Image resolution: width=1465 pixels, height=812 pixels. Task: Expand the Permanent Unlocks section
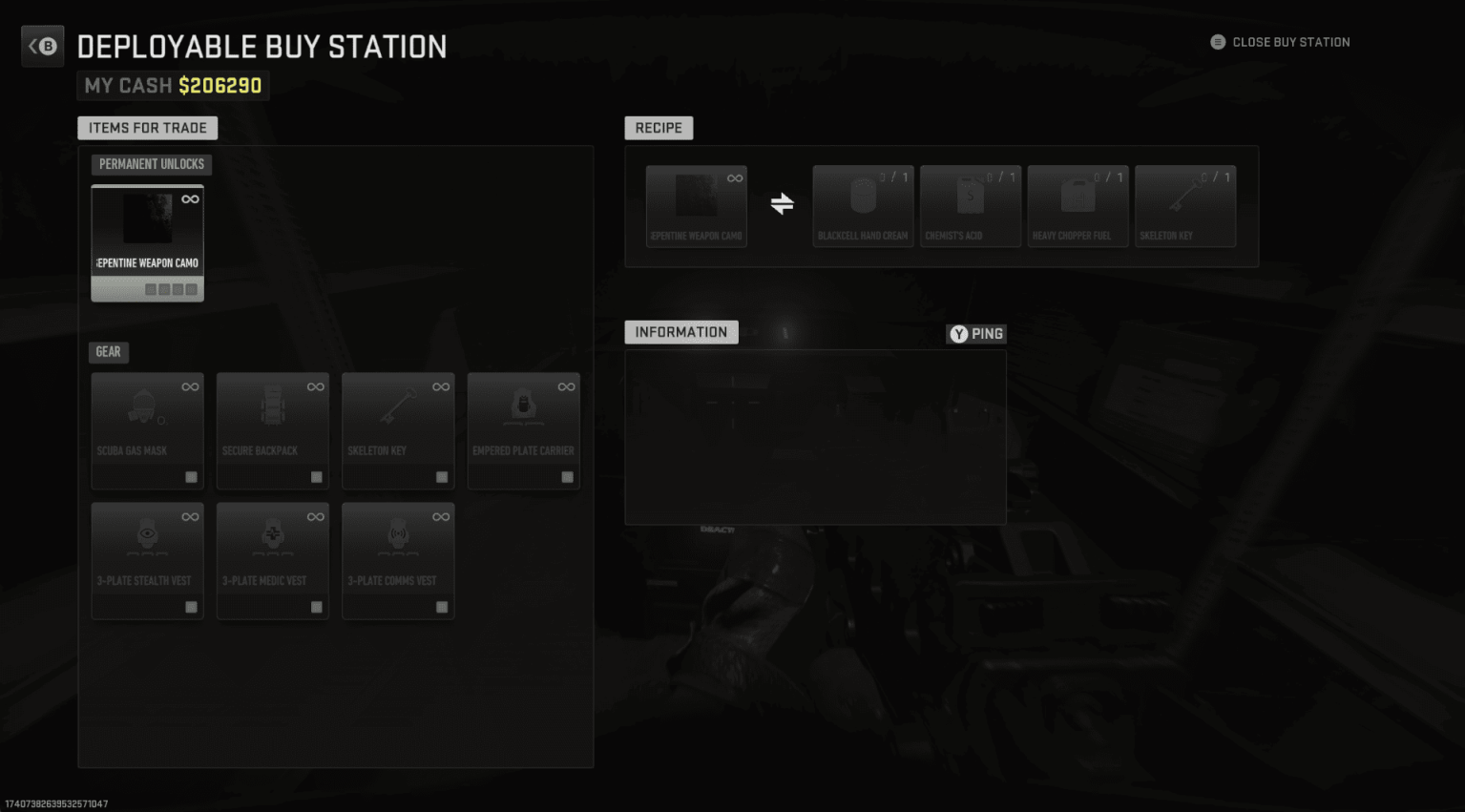point(150,163)
